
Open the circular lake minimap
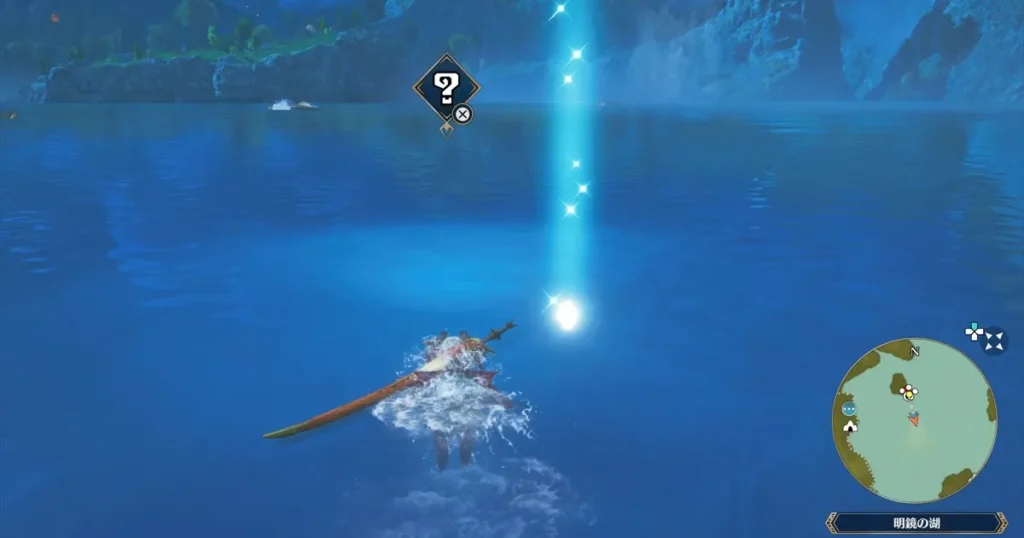click(914, 420)
